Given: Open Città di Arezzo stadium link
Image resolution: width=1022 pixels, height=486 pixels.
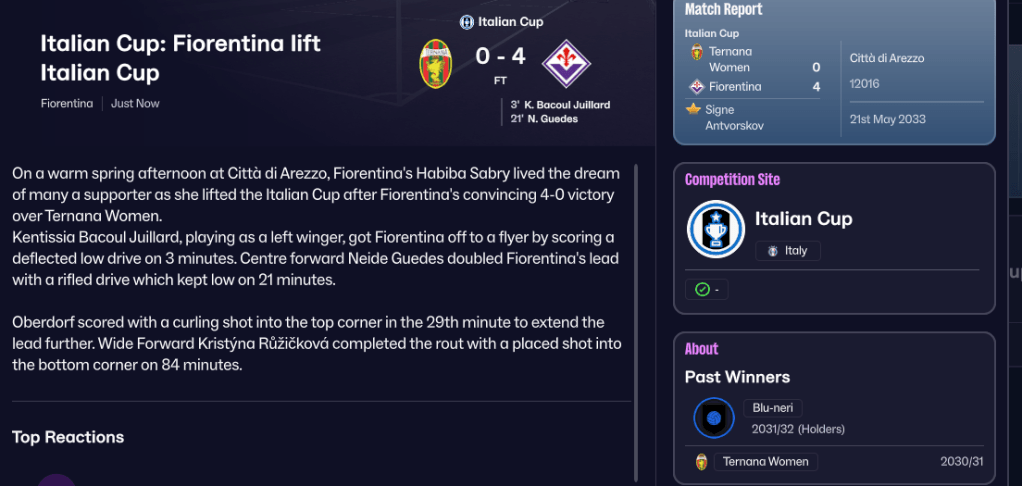Looking at the screenshot, I should 887,58.
